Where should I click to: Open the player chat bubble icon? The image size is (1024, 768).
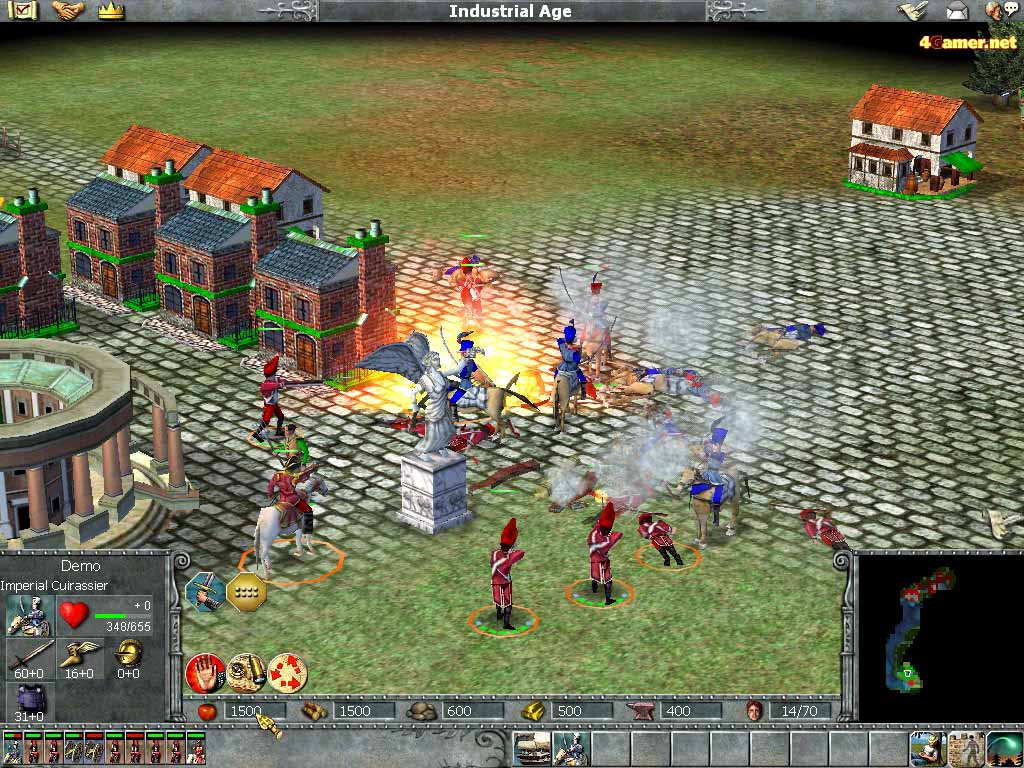point(1000,11)
